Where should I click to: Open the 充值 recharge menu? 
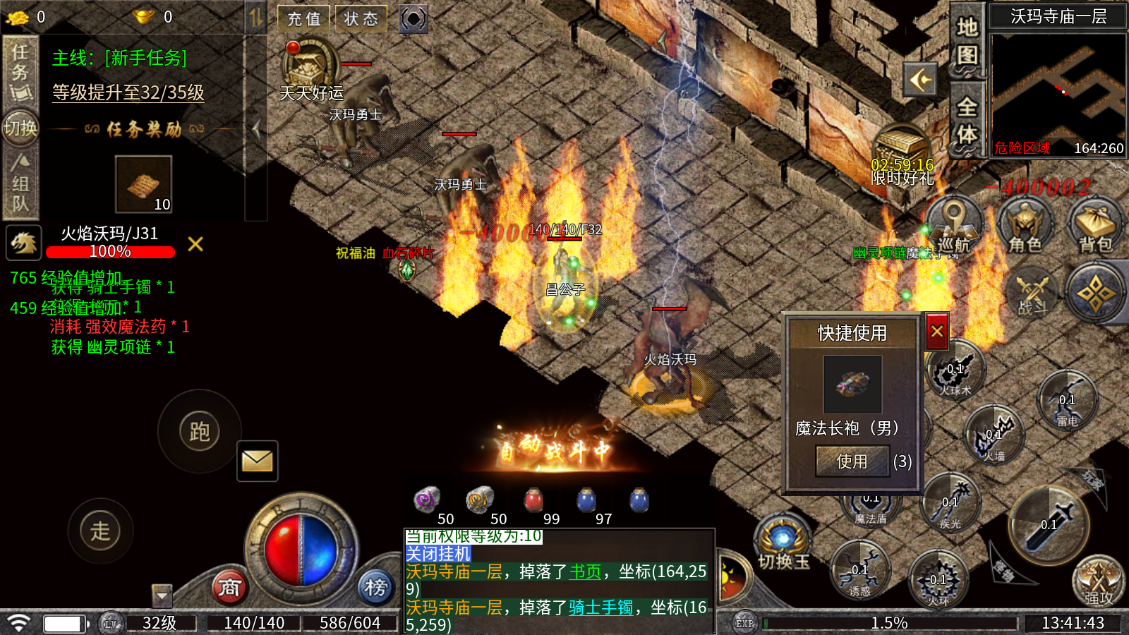(304, 18)
